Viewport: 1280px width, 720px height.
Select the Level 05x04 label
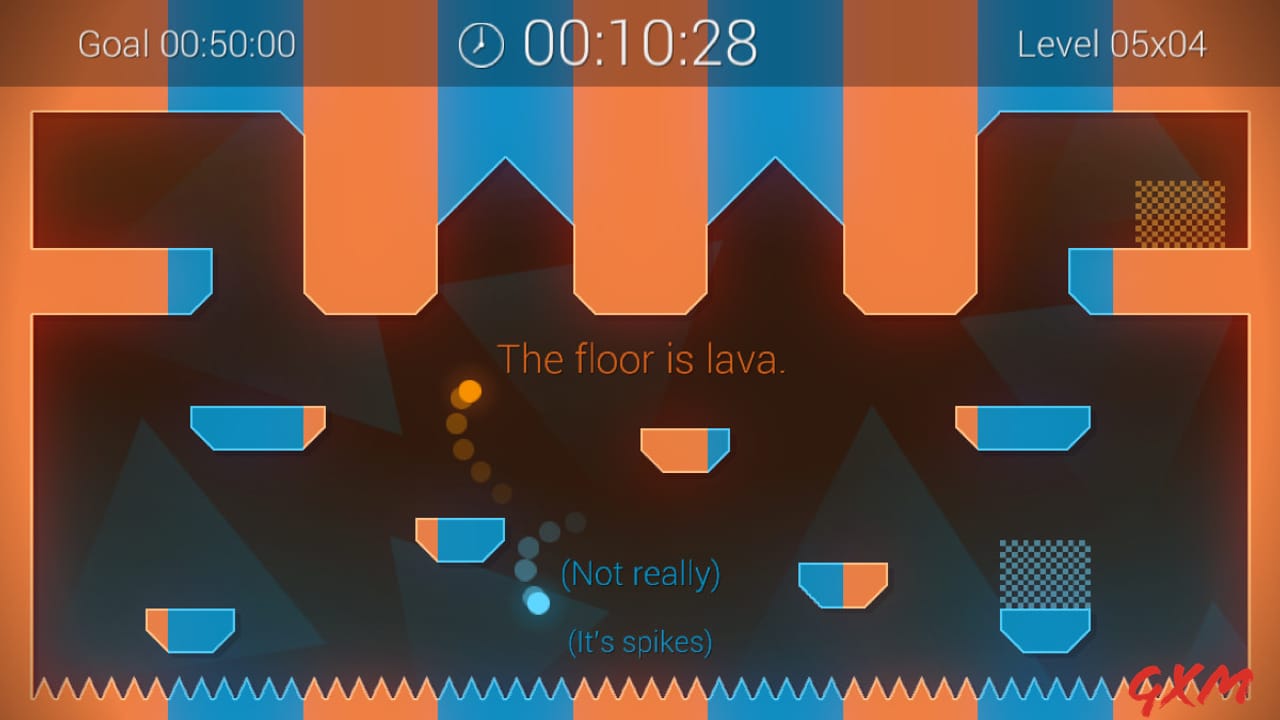click(1112, 45)
